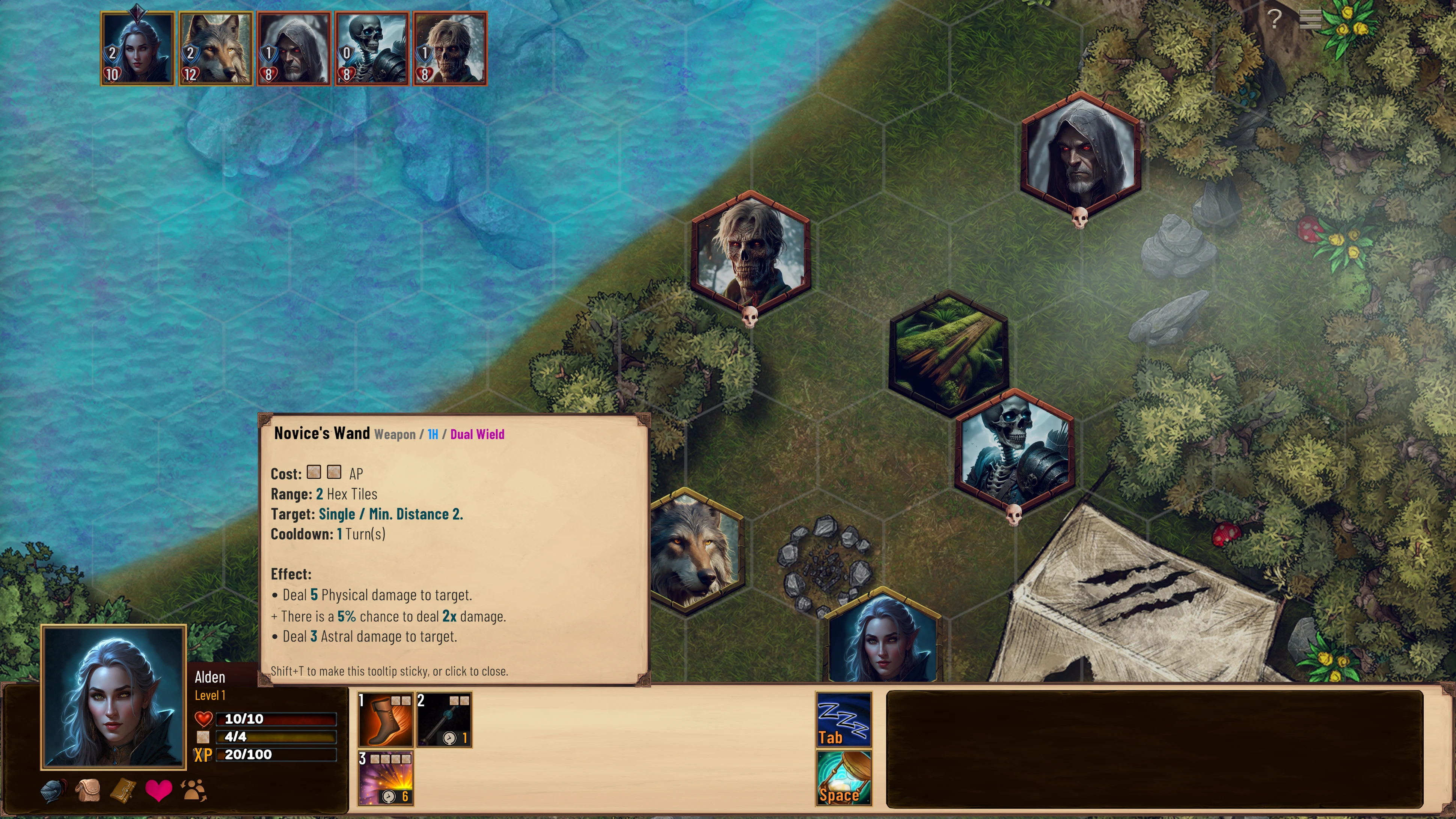Screen dimensions: 1456x819
Task: Target the armored skeleton token on the board
Action: pos(1014,450)
